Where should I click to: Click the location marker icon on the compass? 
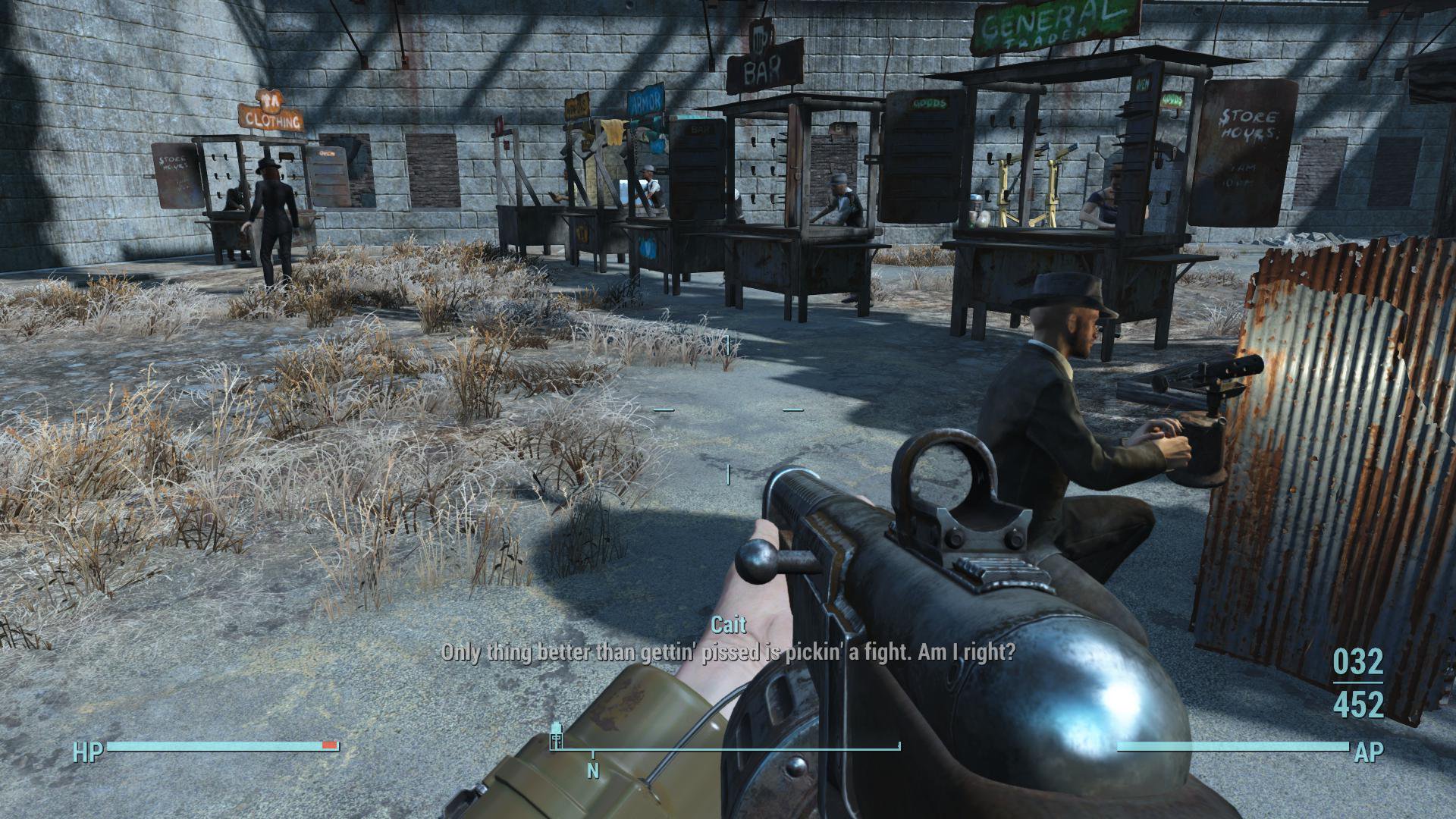(x=557, y=736)
